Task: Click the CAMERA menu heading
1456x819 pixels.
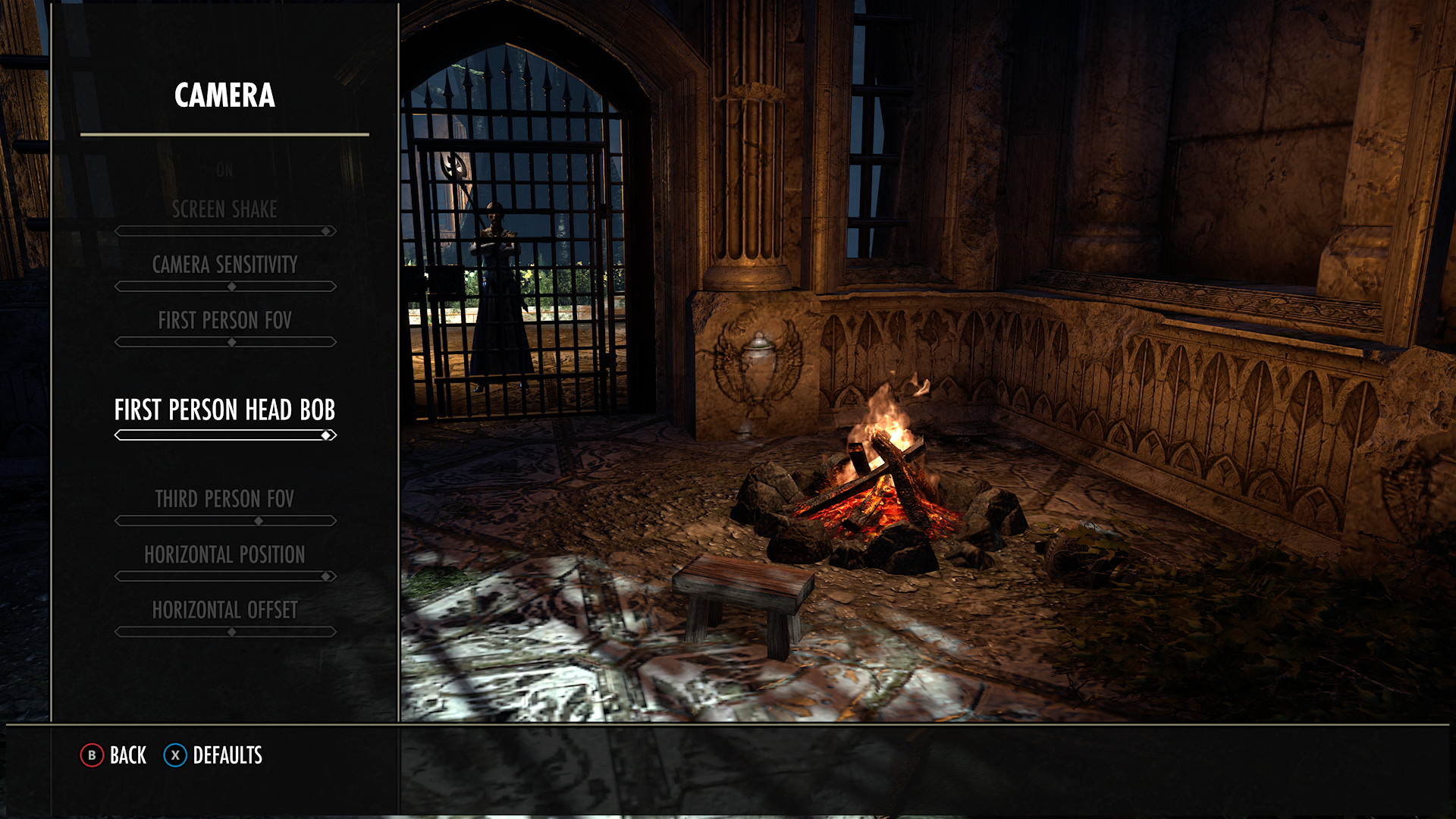Action: pyautogui.click(x=224, y=96)
